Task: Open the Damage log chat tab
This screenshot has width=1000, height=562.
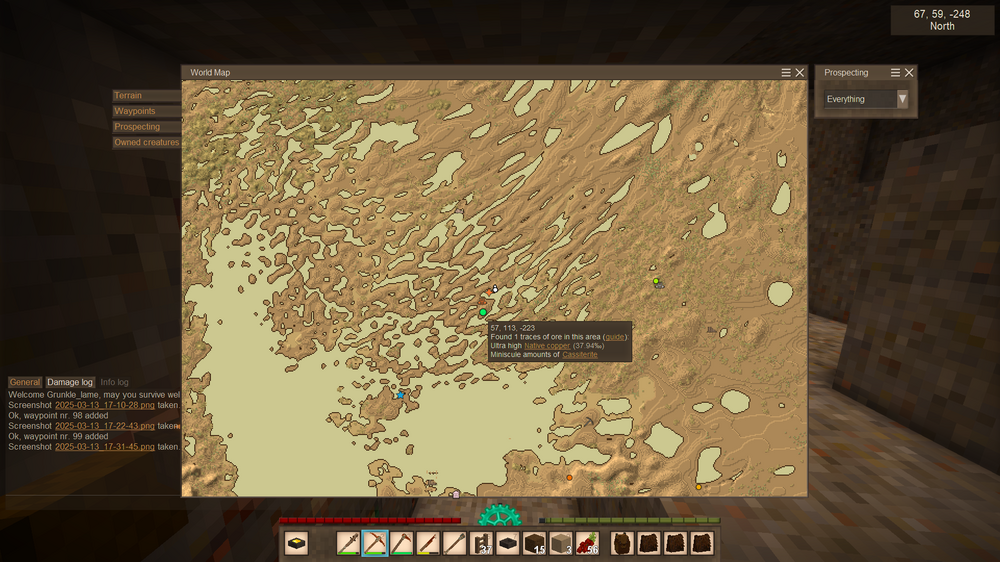Action: [x=70, y=382]
